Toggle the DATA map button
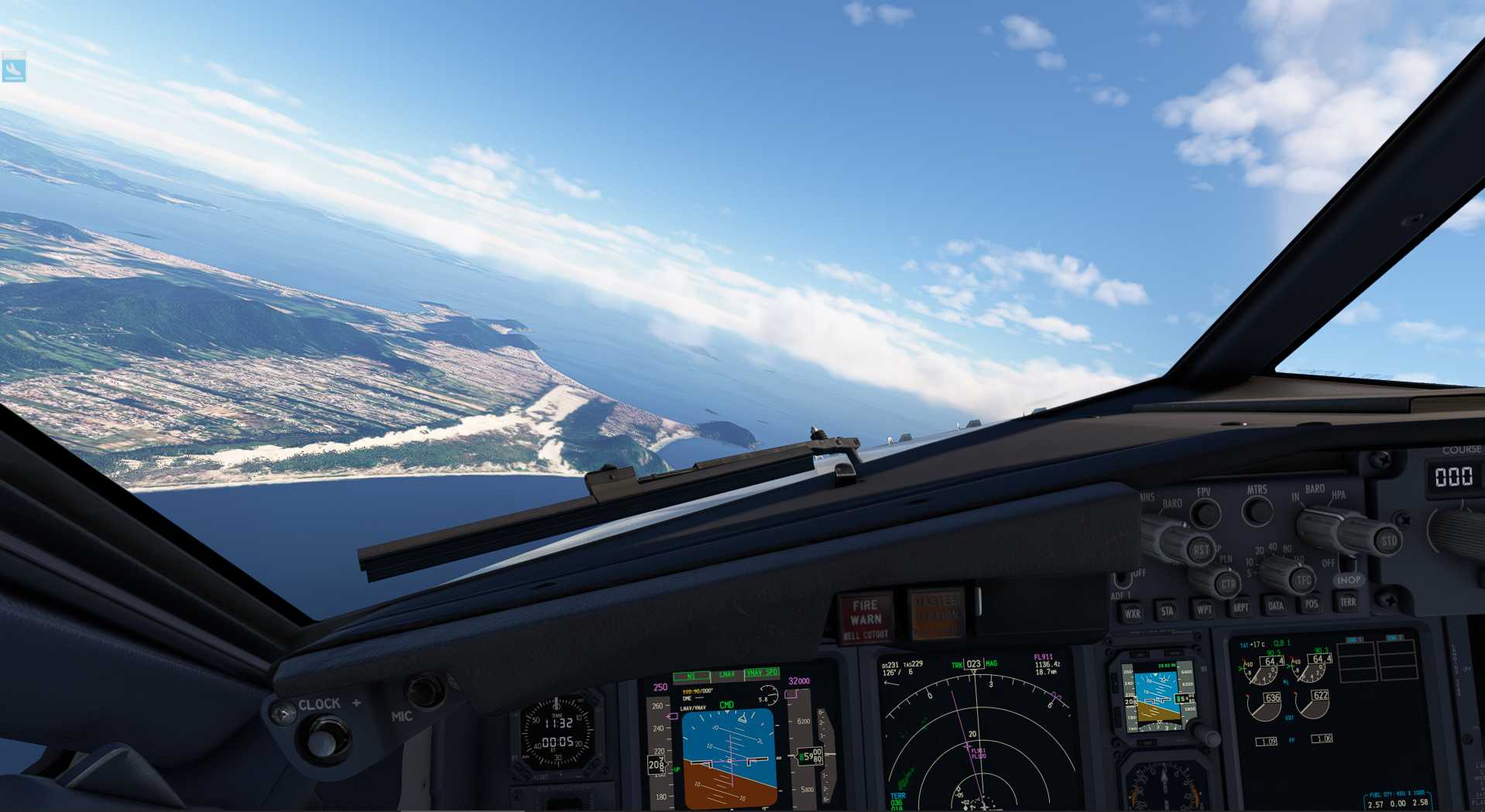 click(x=1276, y=606)
